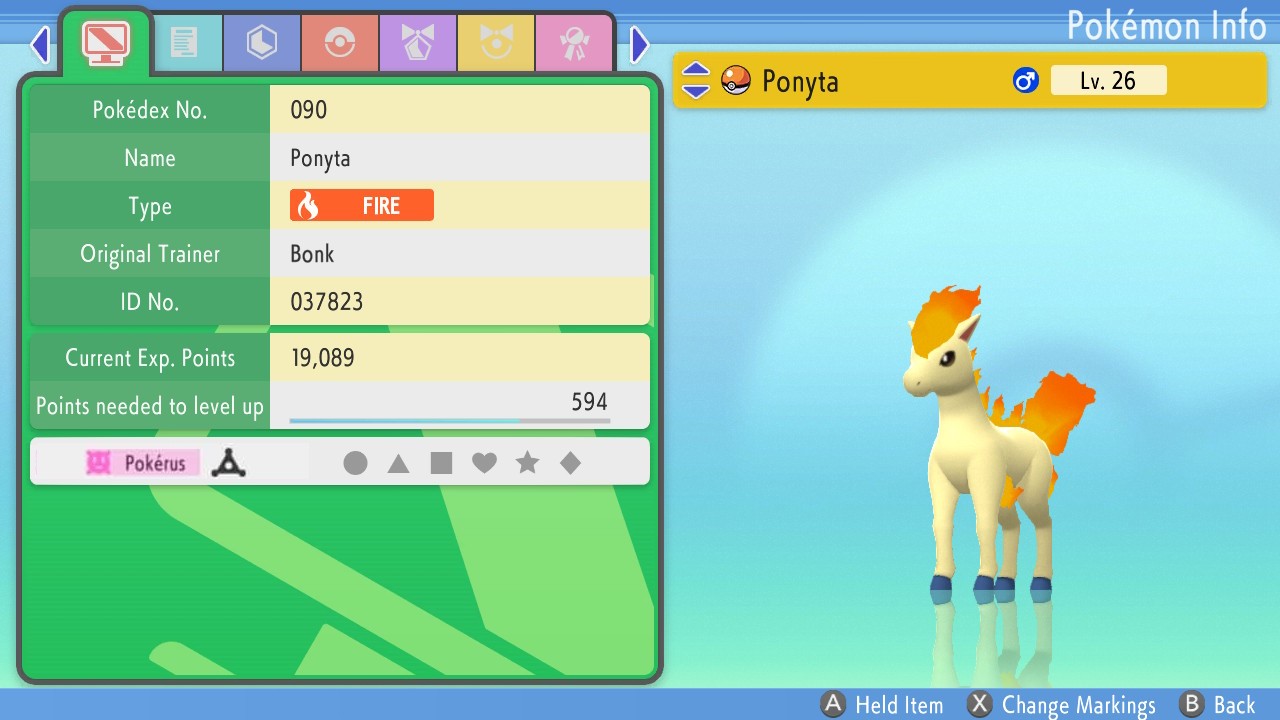The image size is (1280, 720).
Task: Enable the star marking
Action: point(528,462)
